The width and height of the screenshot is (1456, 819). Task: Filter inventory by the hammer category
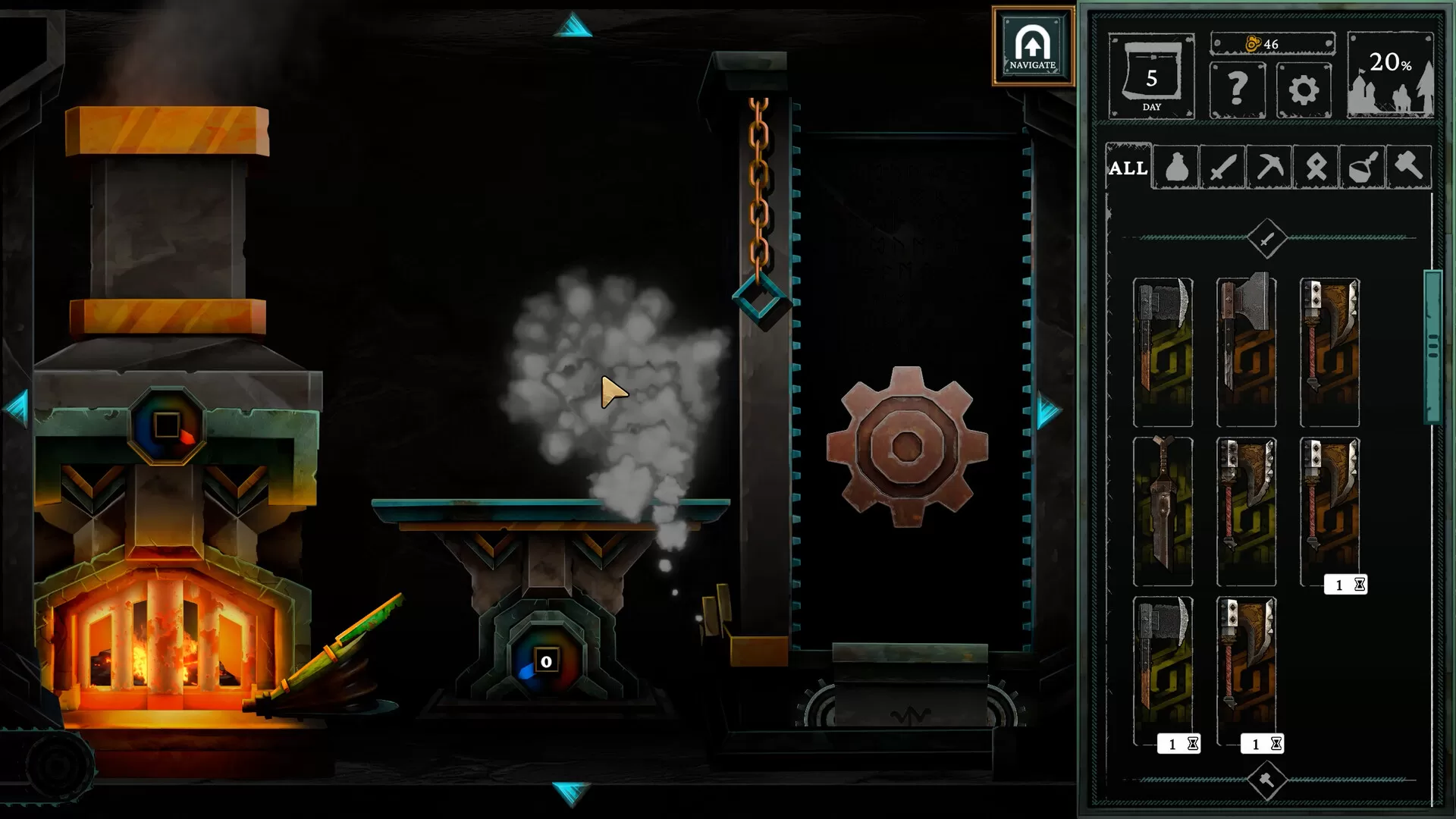(1410, 167)
